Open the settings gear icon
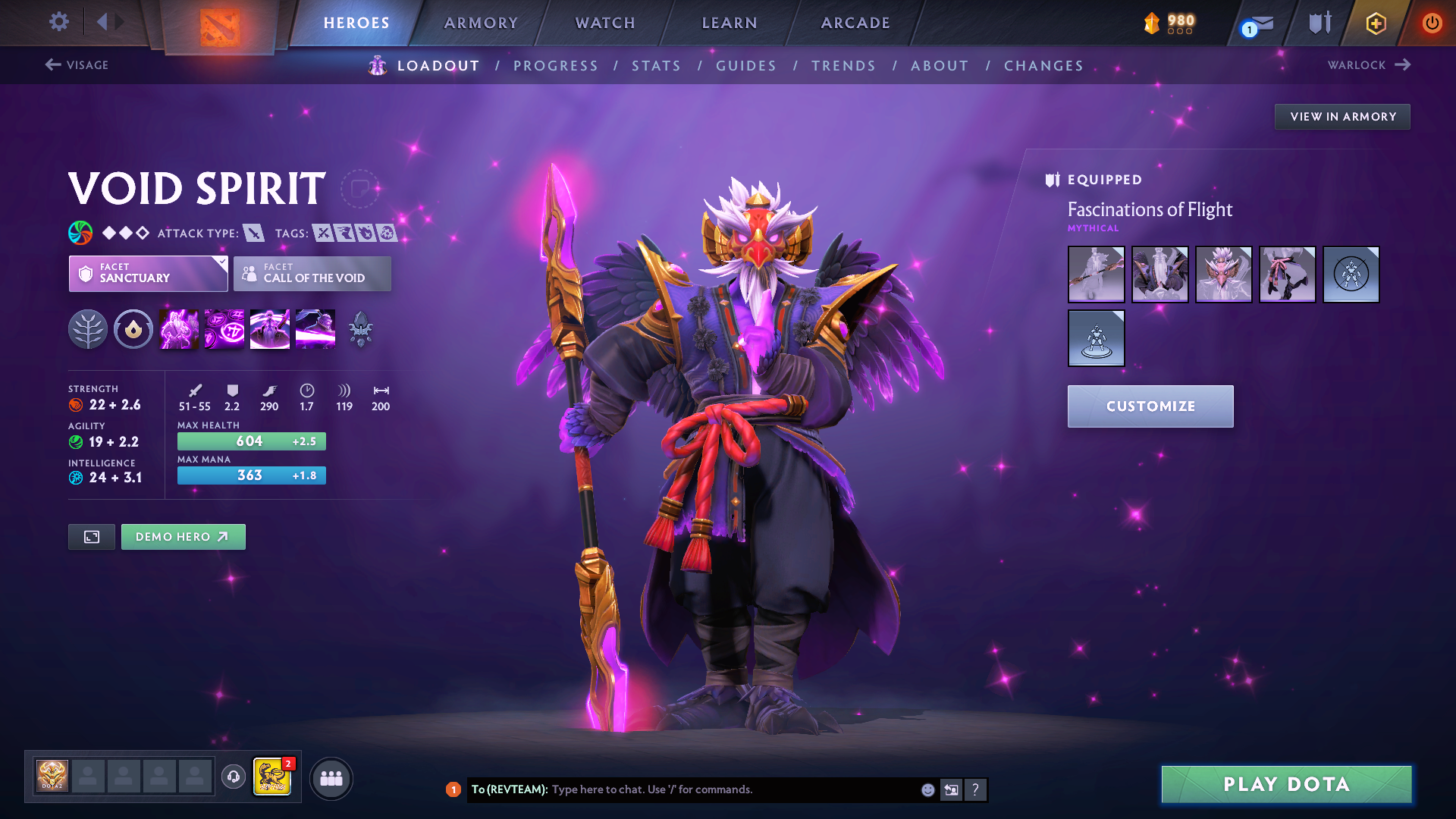This screenshot has width=1456, height=819. tap(58, 22)
